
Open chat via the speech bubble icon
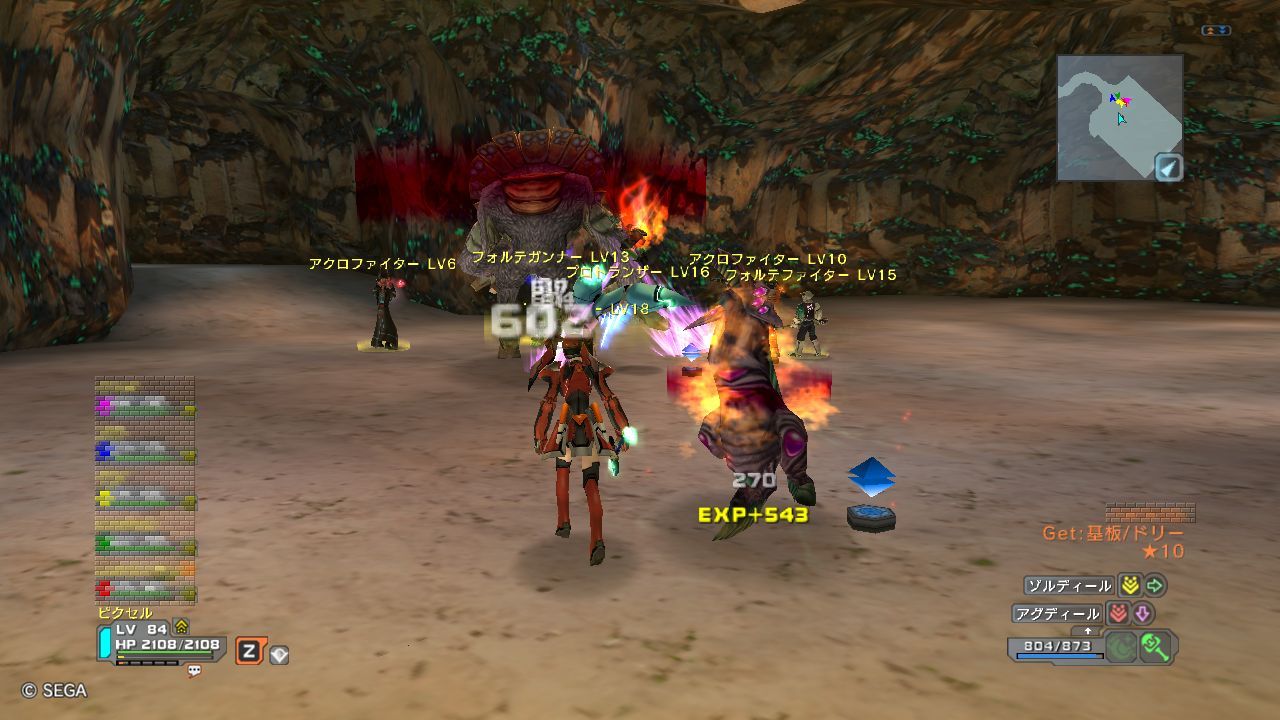(194, 671)
